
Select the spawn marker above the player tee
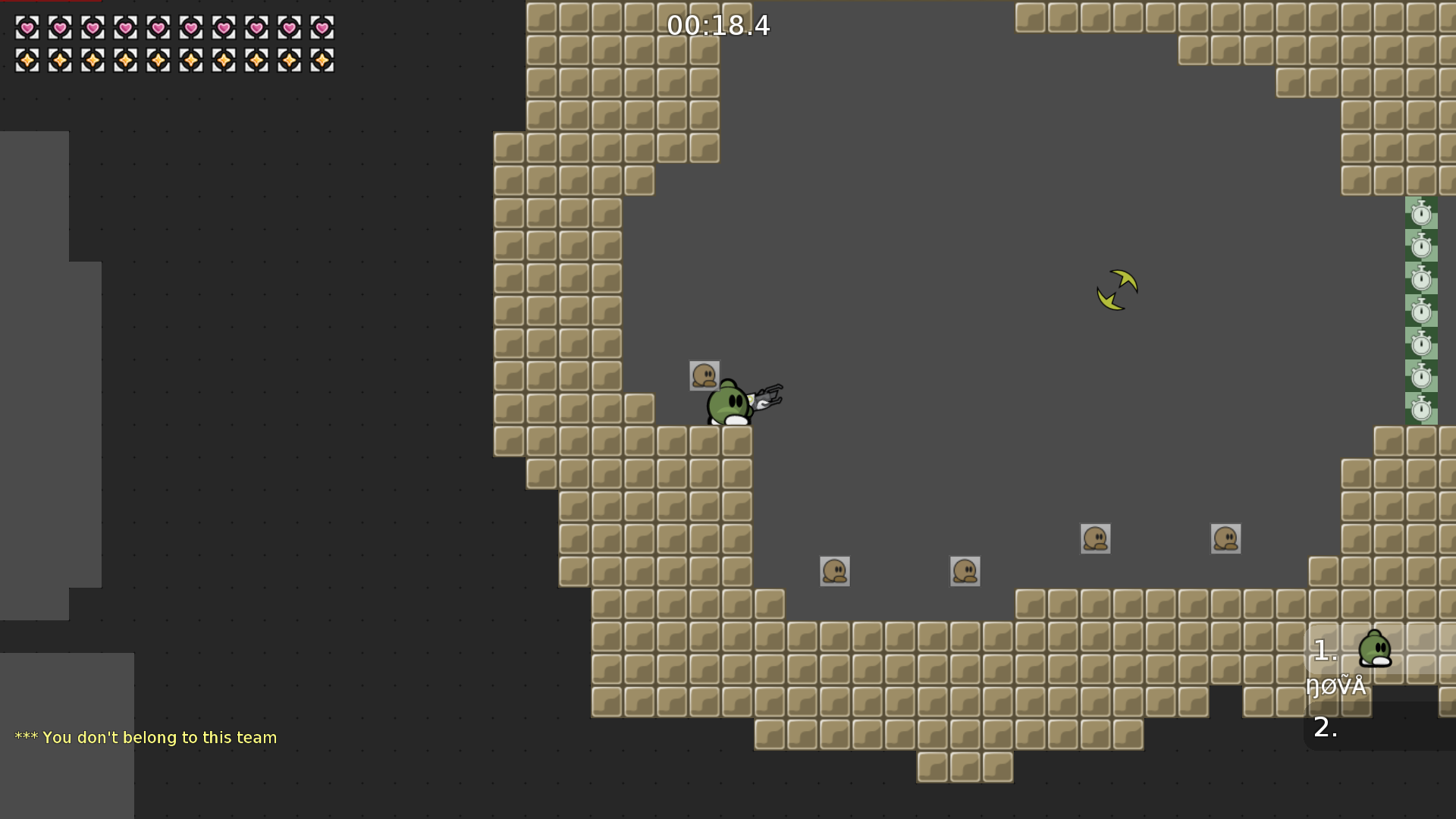coord(704,375)
